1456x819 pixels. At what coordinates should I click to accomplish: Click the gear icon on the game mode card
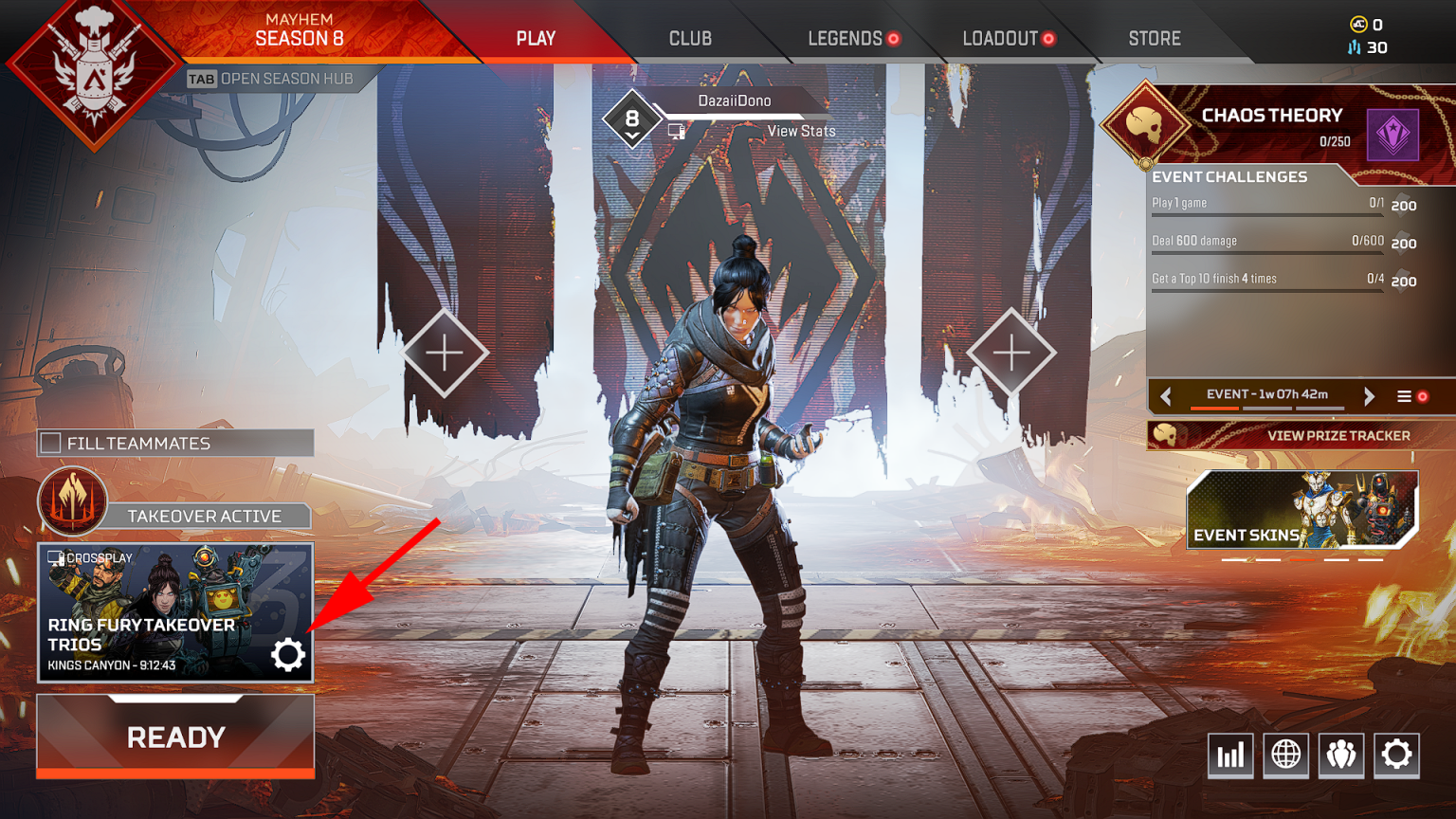click(x=288, y=654)
